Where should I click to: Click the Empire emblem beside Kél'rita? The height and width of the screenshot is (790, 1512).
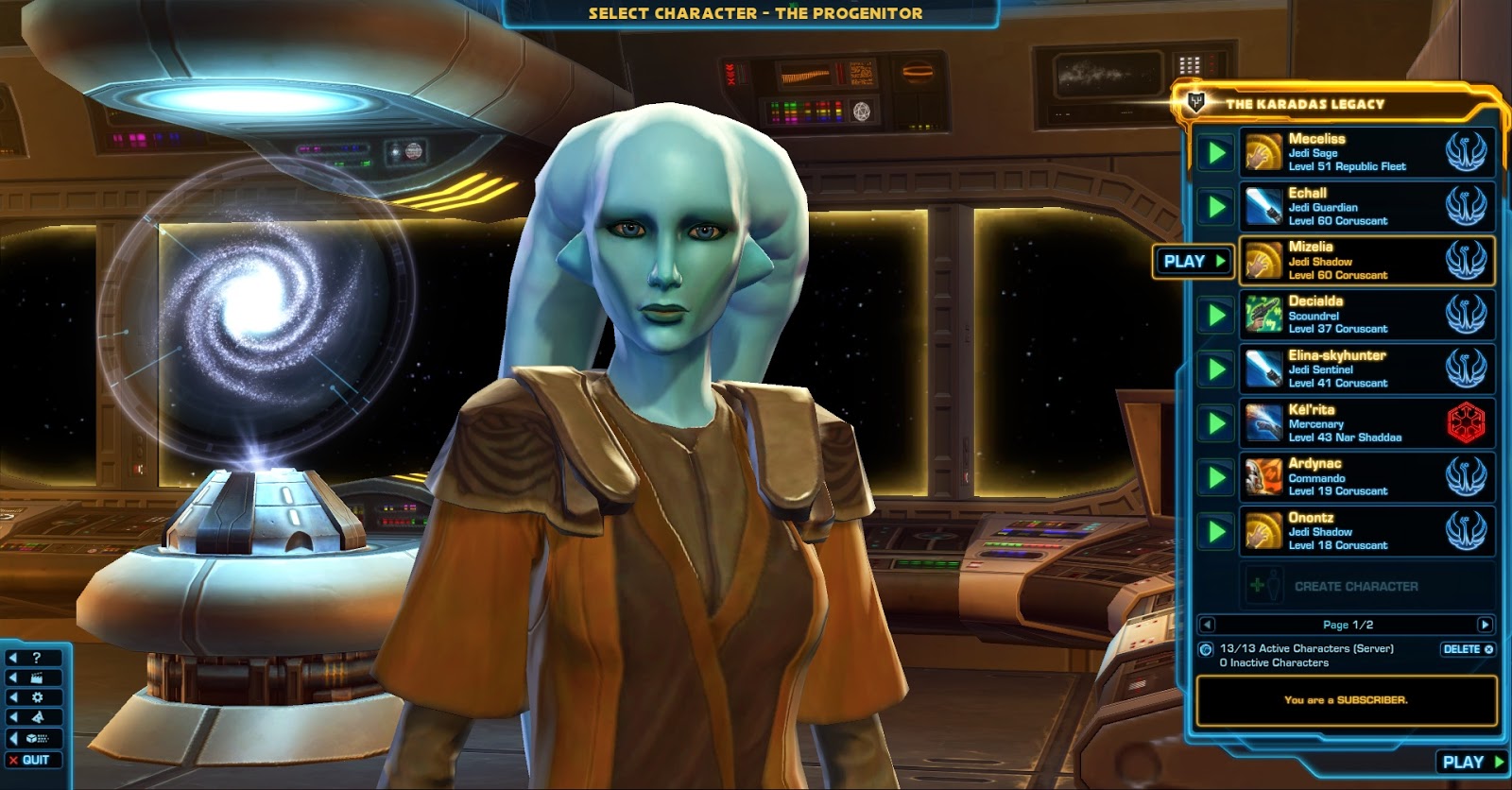pos(1468,421)
